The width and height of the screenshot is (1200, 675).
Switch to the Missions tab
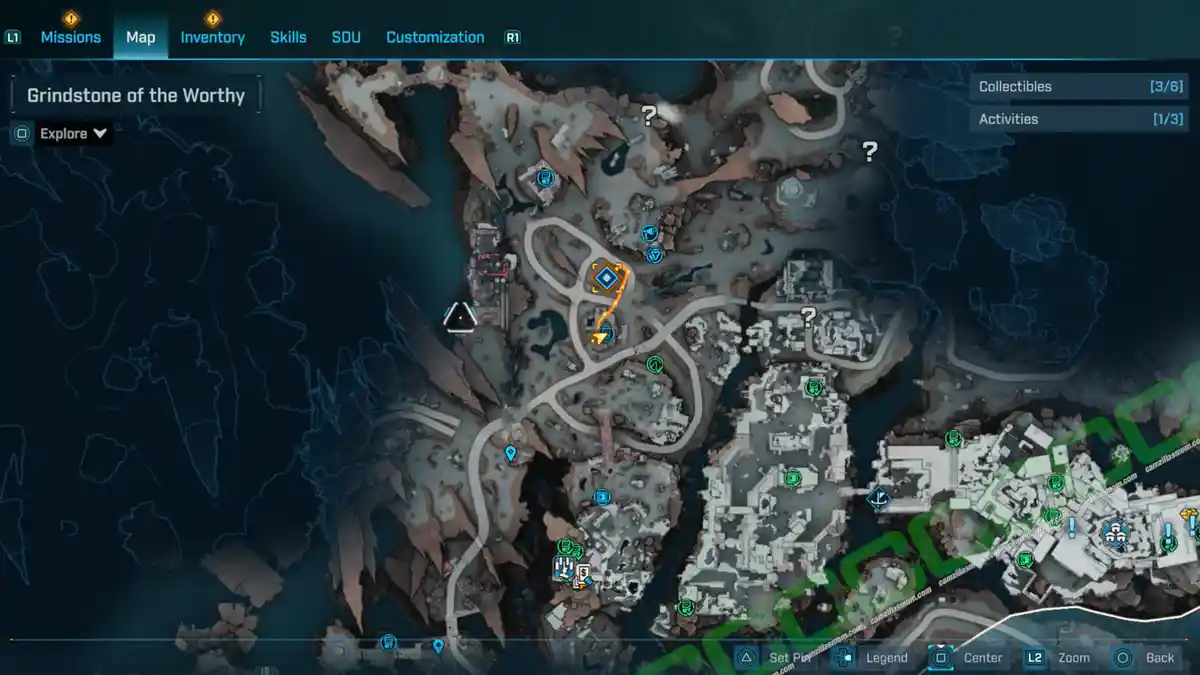(70, 37)
